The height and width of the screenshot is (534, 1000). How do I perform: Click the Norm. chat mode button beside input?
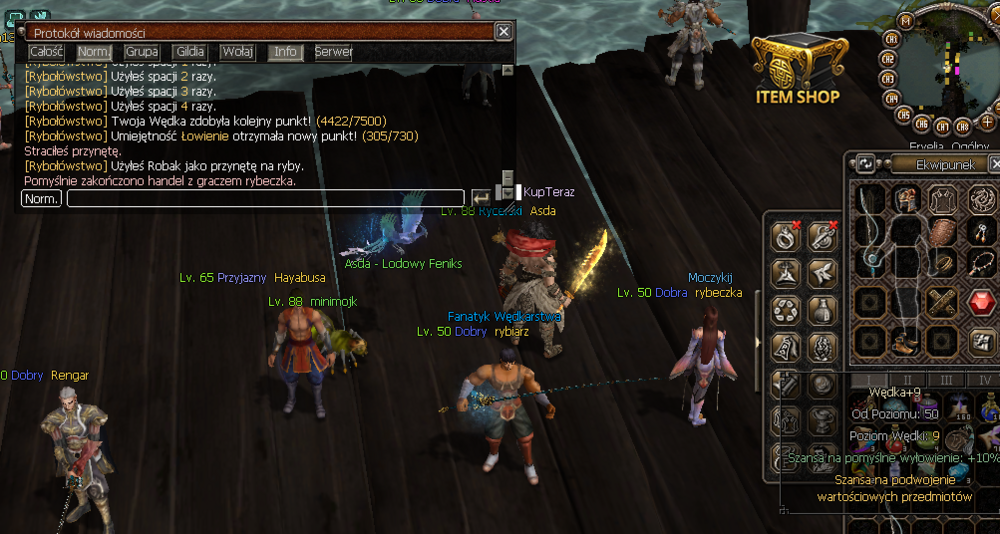click(41, 199)
